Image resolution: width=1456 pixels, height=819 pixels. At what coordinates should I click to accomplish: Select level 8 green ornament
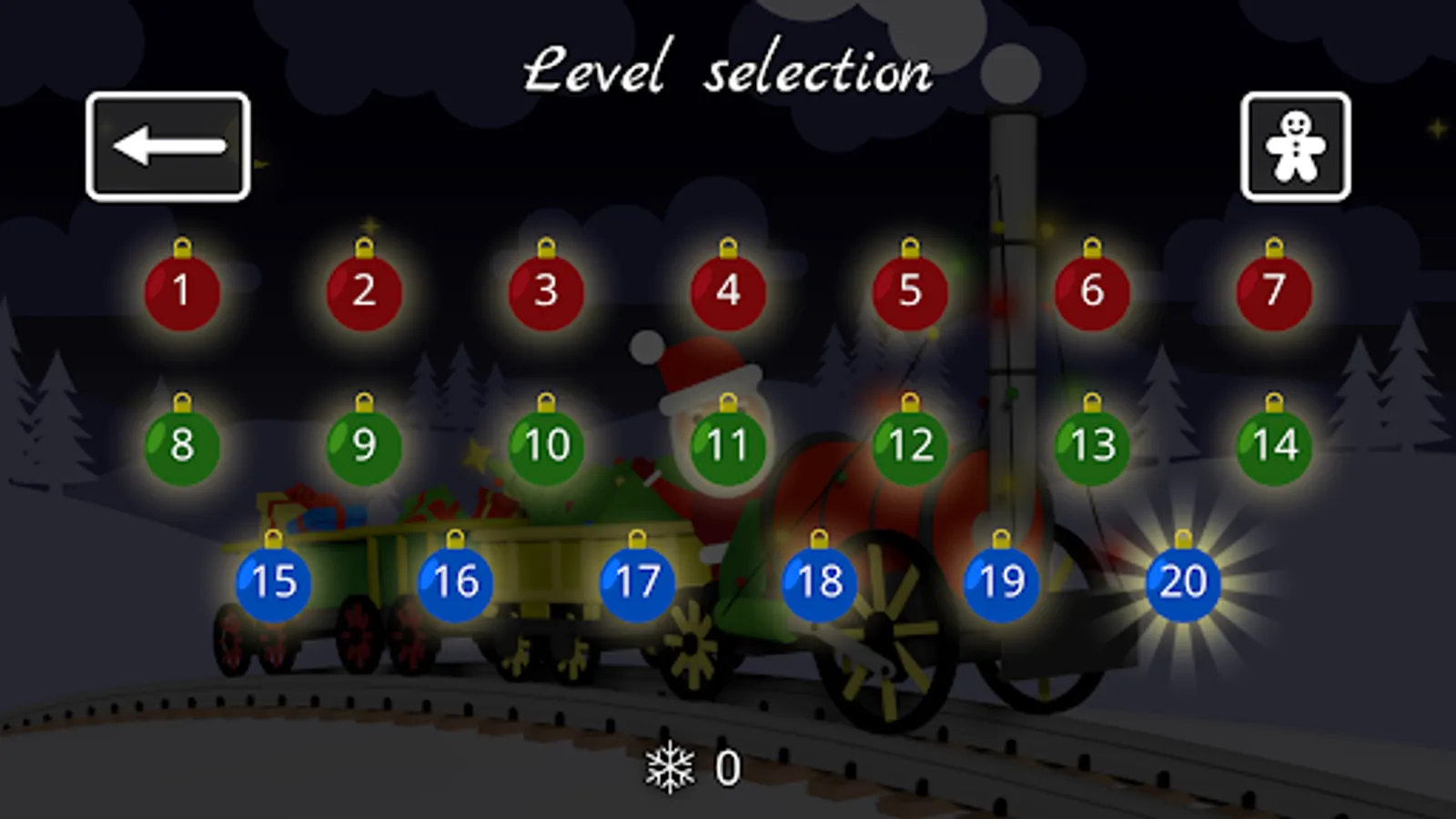coord(182,446)
